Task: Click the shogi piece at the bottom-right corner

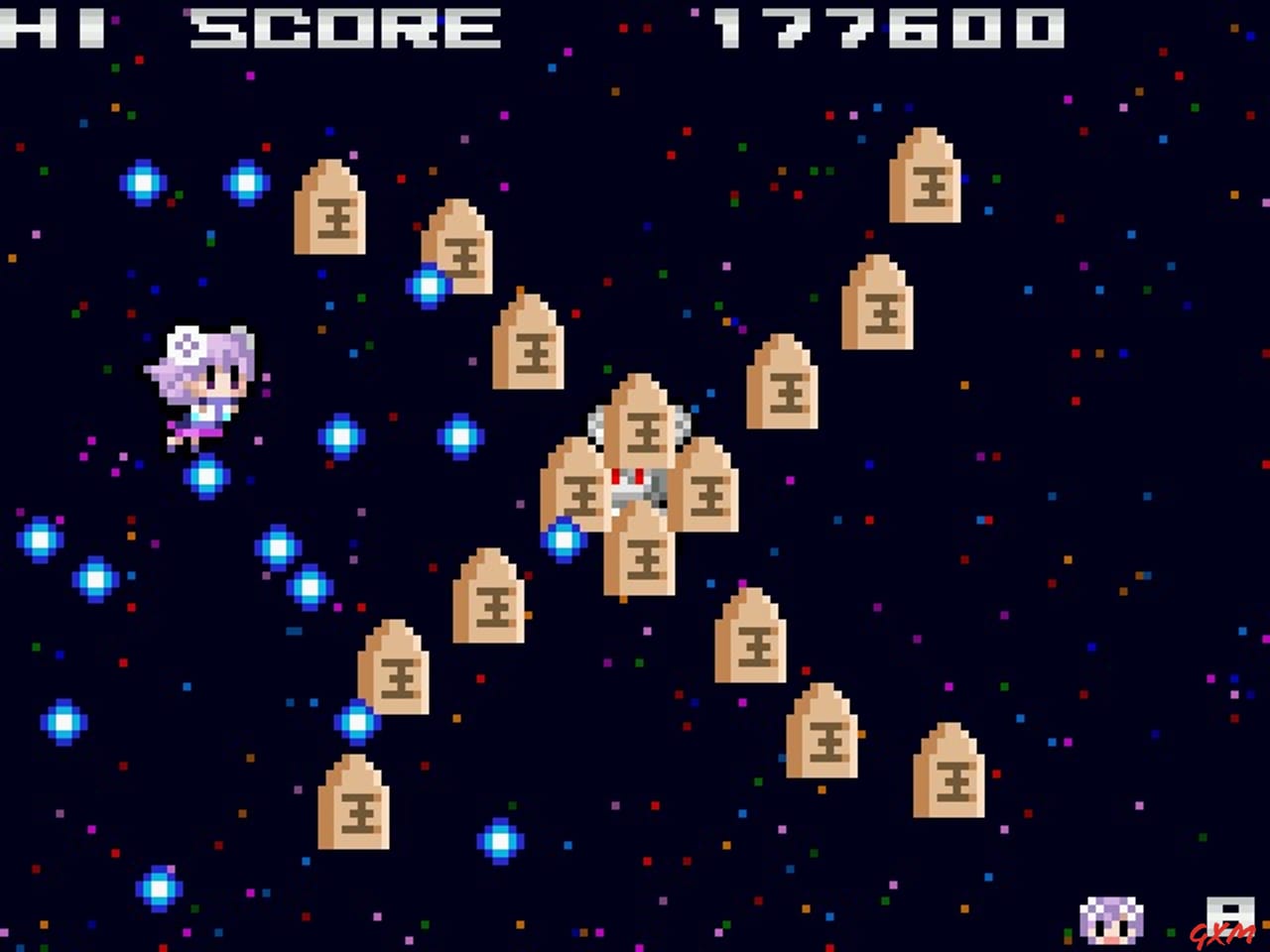Action: click(951, 773)
